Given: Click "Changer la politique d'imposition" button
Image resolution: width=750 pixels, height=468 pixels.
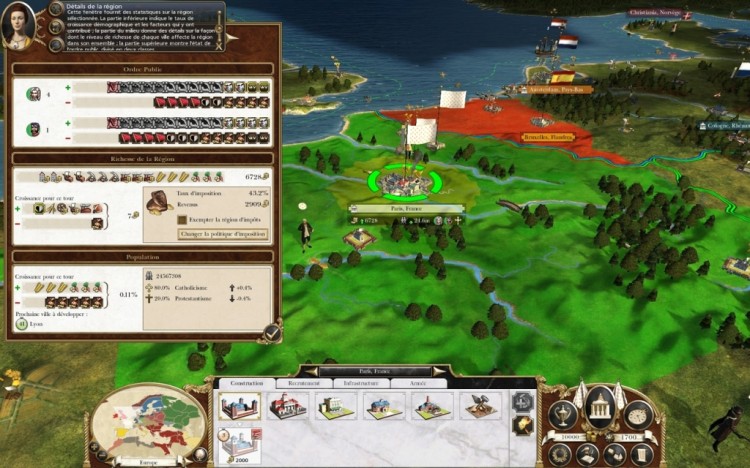Looking at the screenshot, I should click(x=224, y=234).
